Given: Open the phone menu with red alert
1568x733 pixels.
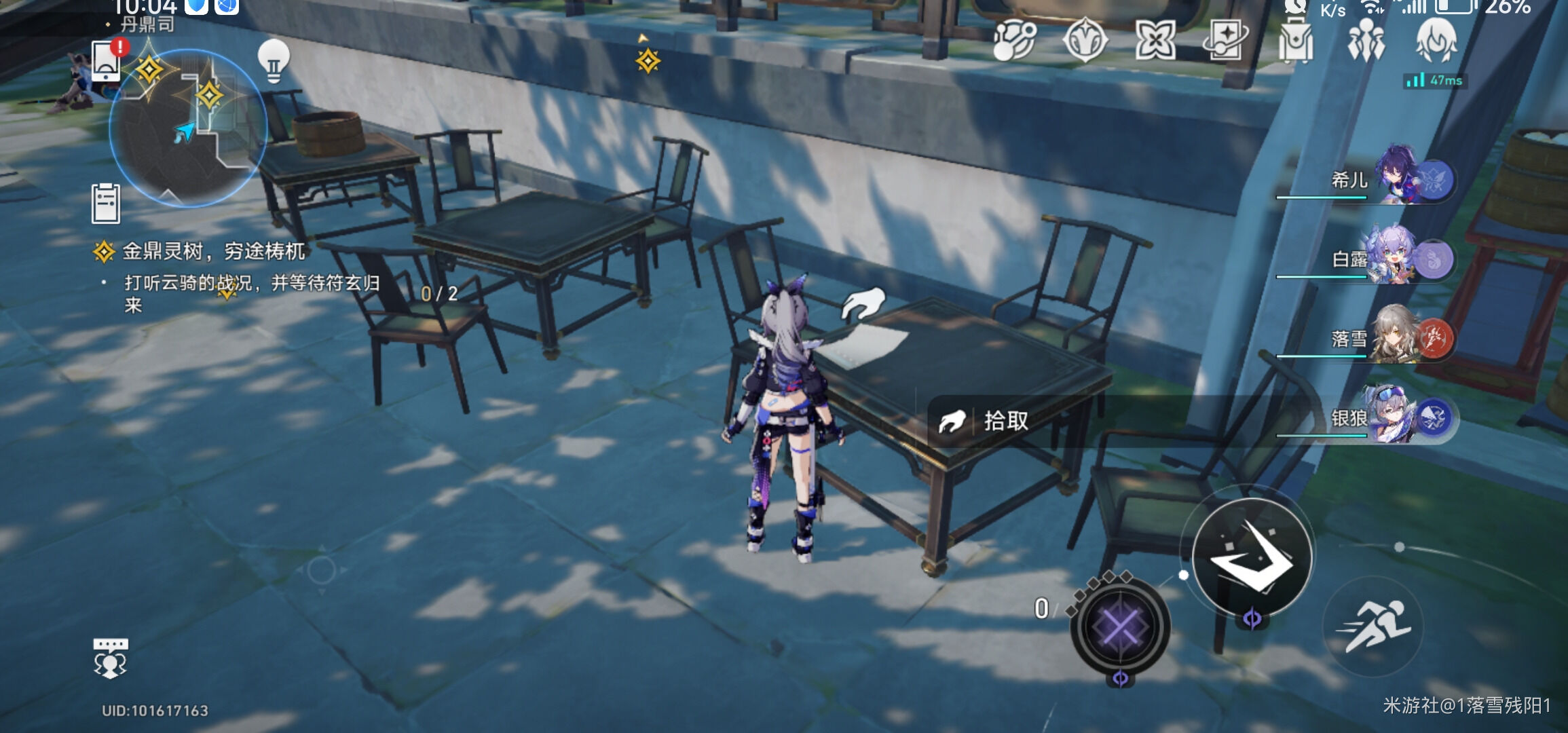Looking at the screenshot, I should coord(107,60).
